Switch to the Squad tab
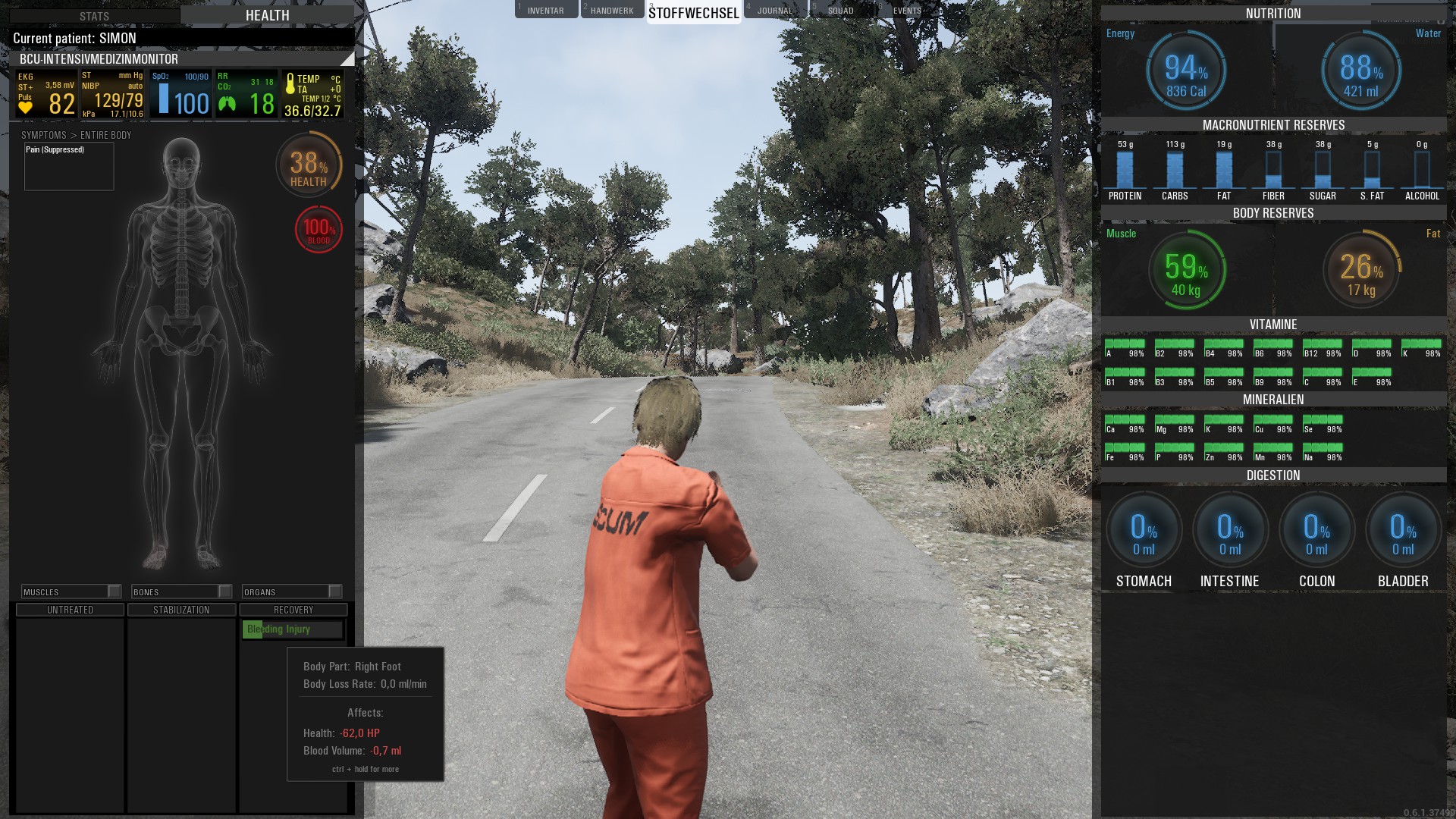 [840, 11]
